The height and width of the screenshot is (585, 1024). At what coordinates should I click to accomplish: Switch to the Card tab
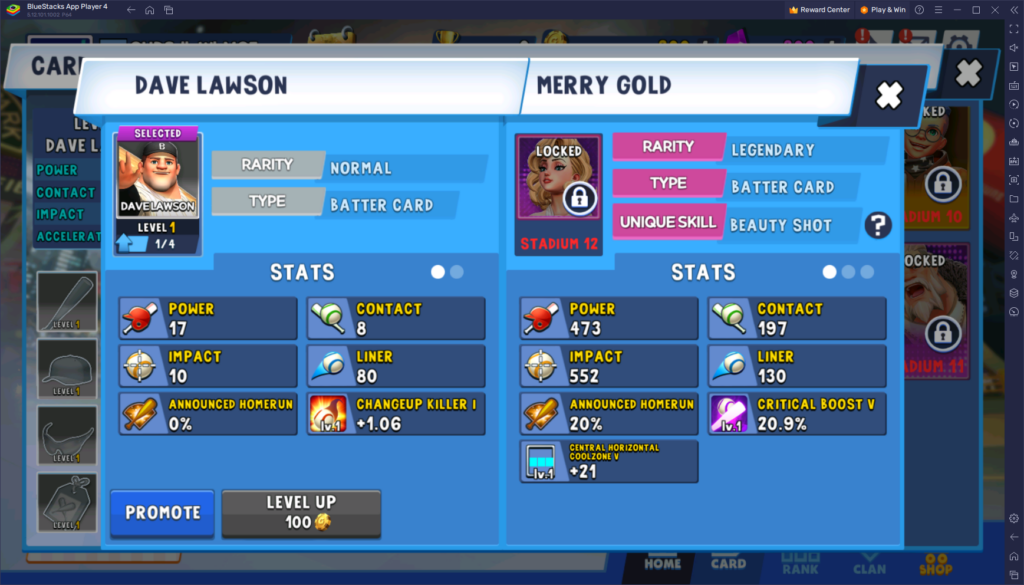tap(728, 562)
